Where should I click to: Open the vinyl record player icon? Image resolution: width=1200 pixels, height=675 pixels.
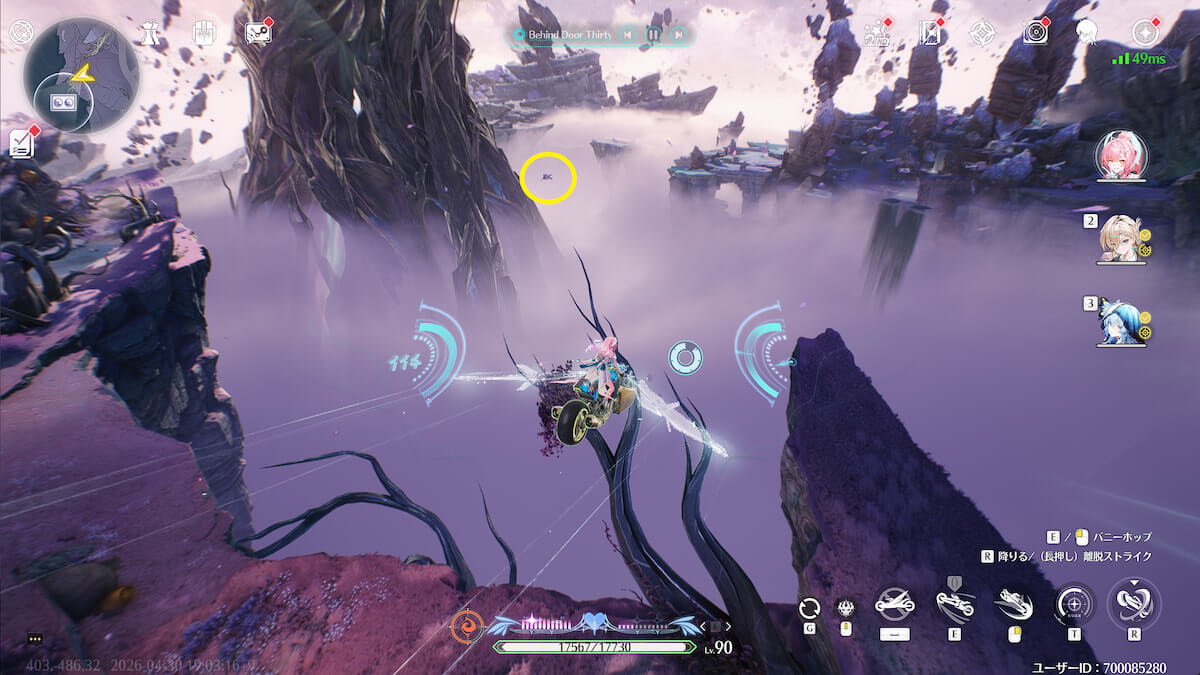tap(1035, 33)
